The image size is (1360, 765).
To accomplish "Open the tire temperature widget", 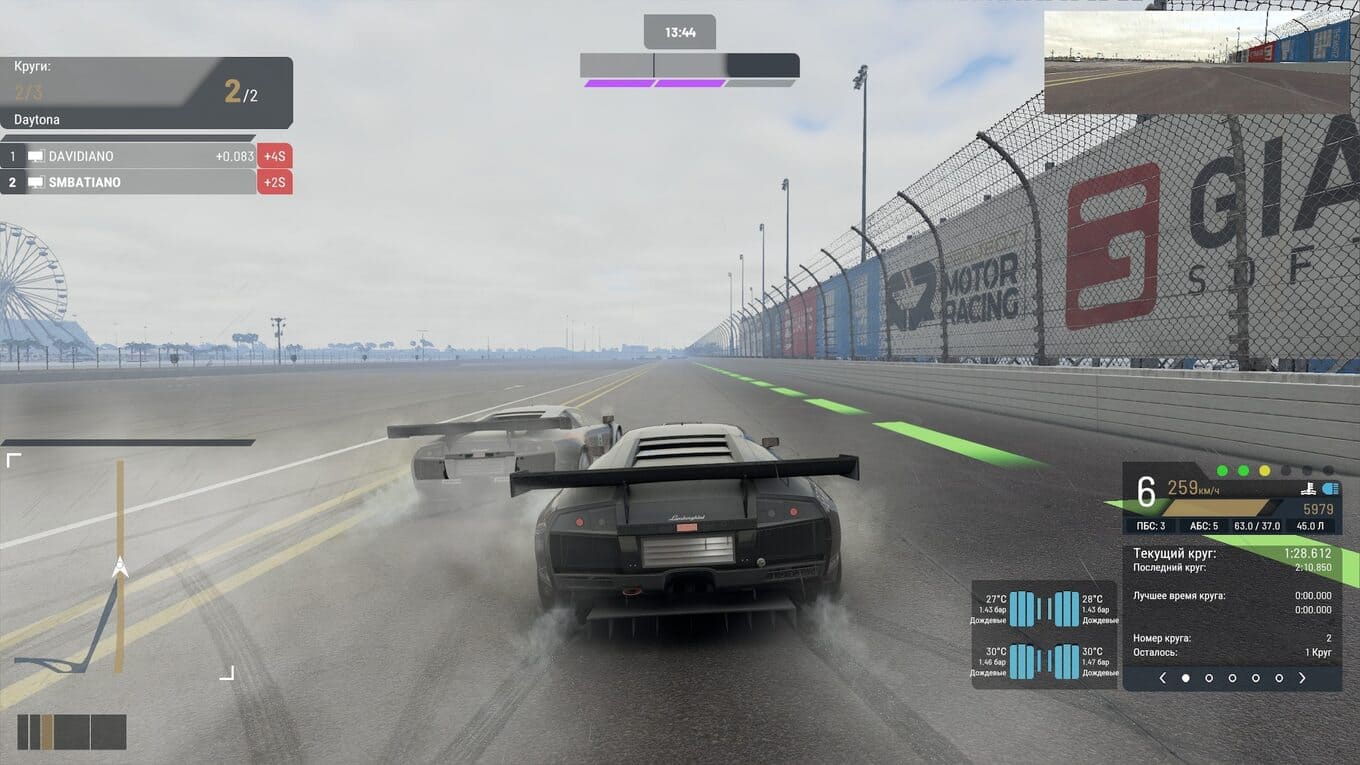I will click(1044, 634).
